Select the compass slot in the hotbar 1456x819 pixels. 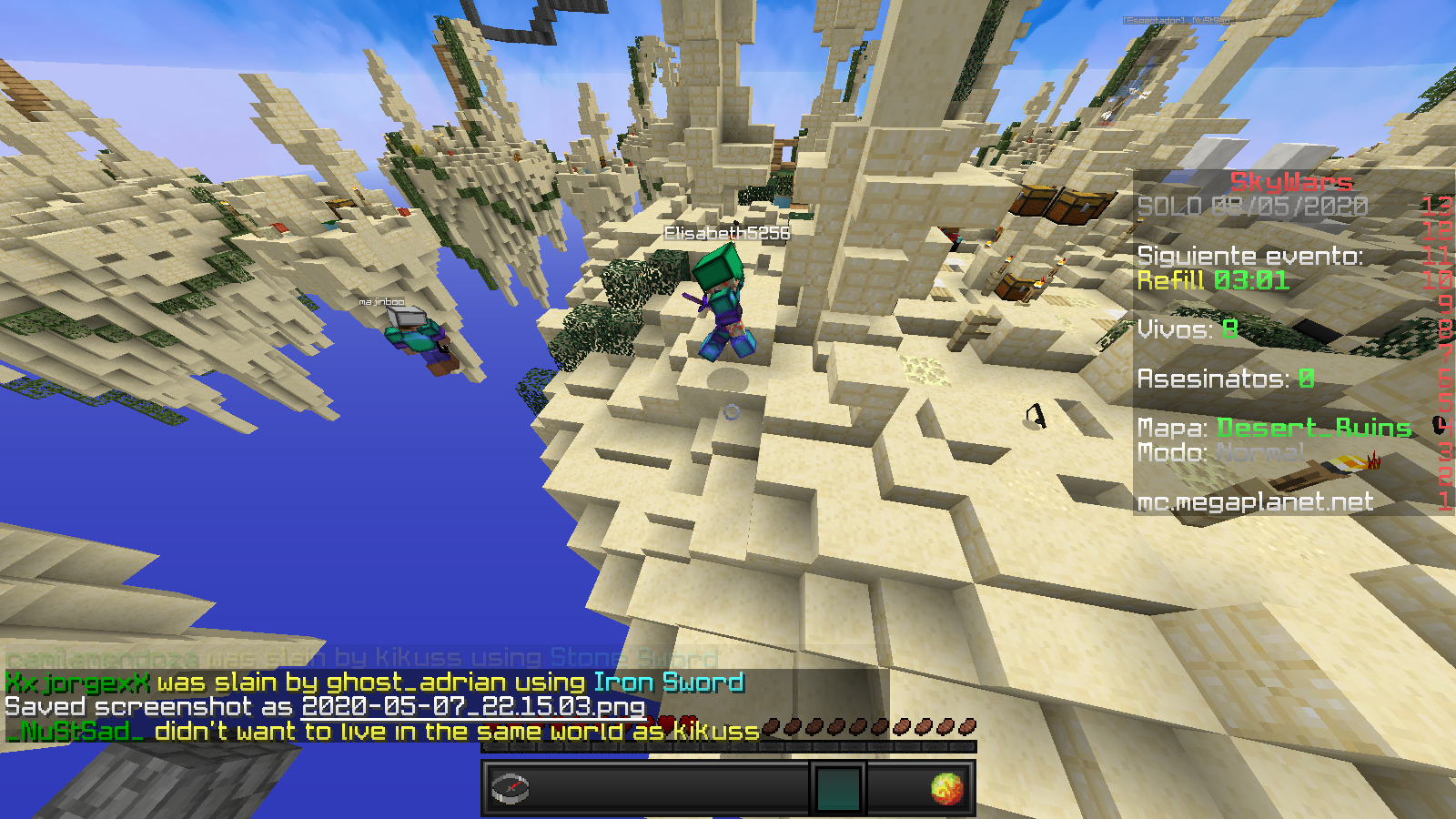pyautogui.click(x=510, y=787)
